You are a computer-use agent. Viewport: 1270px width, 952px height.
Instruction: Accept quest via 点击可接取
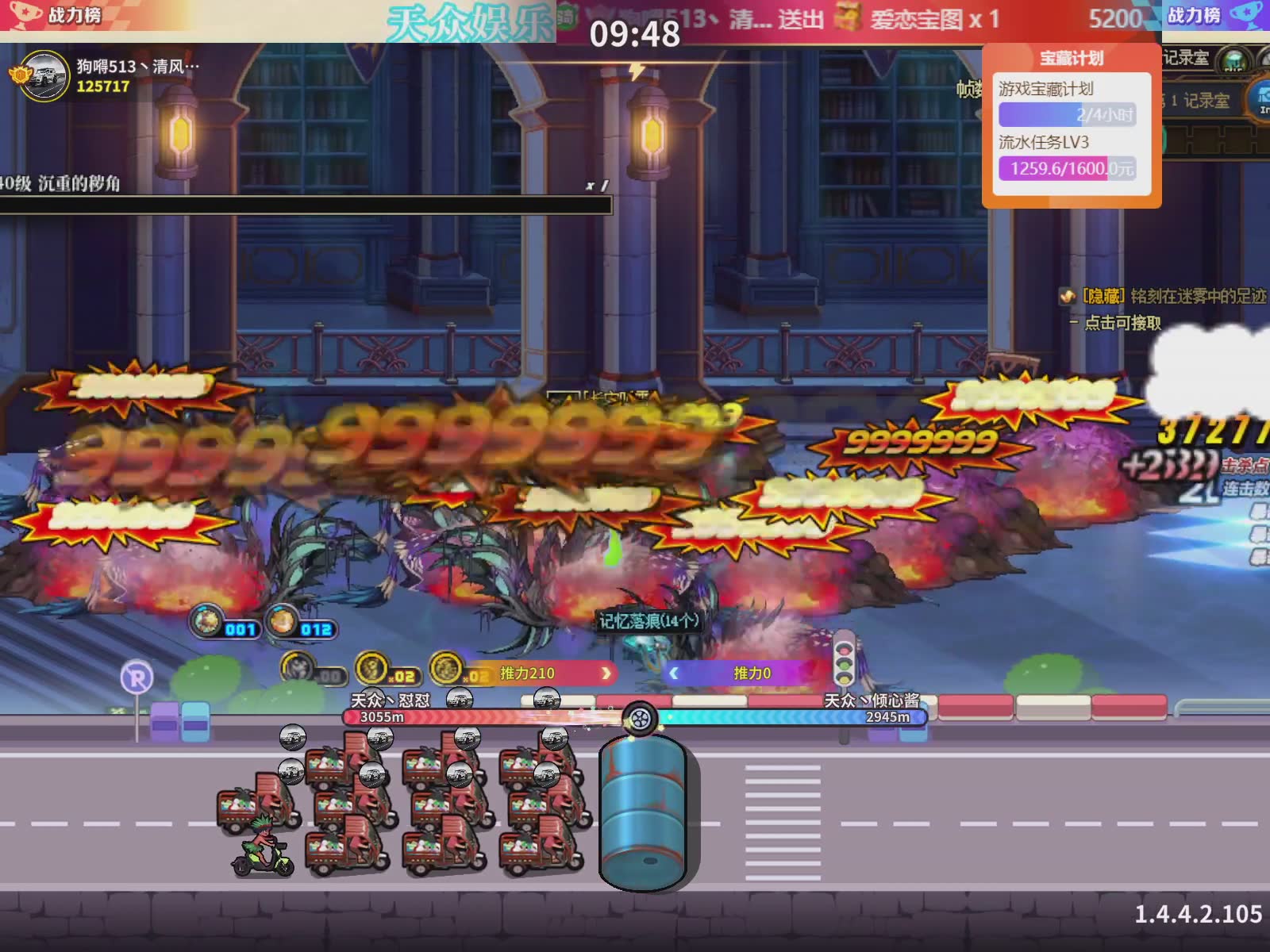click(x=1122, y=323)
